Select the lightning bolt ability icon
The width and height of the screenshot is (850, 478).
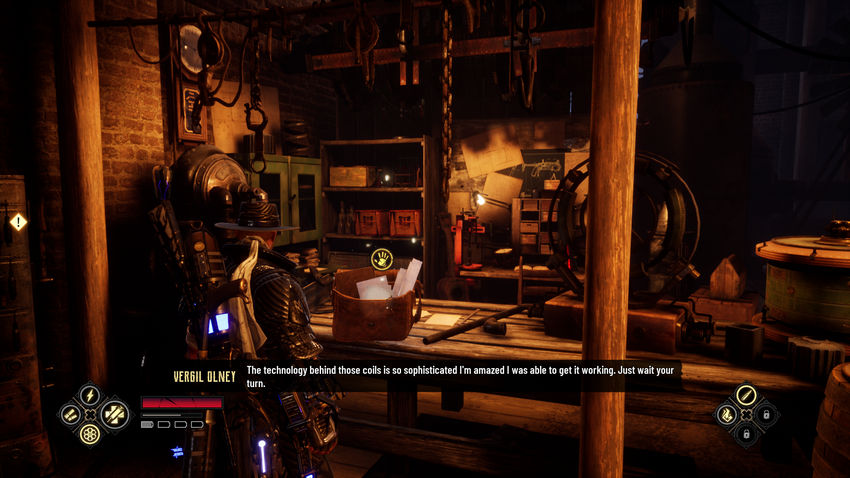(x=89, y=394)
